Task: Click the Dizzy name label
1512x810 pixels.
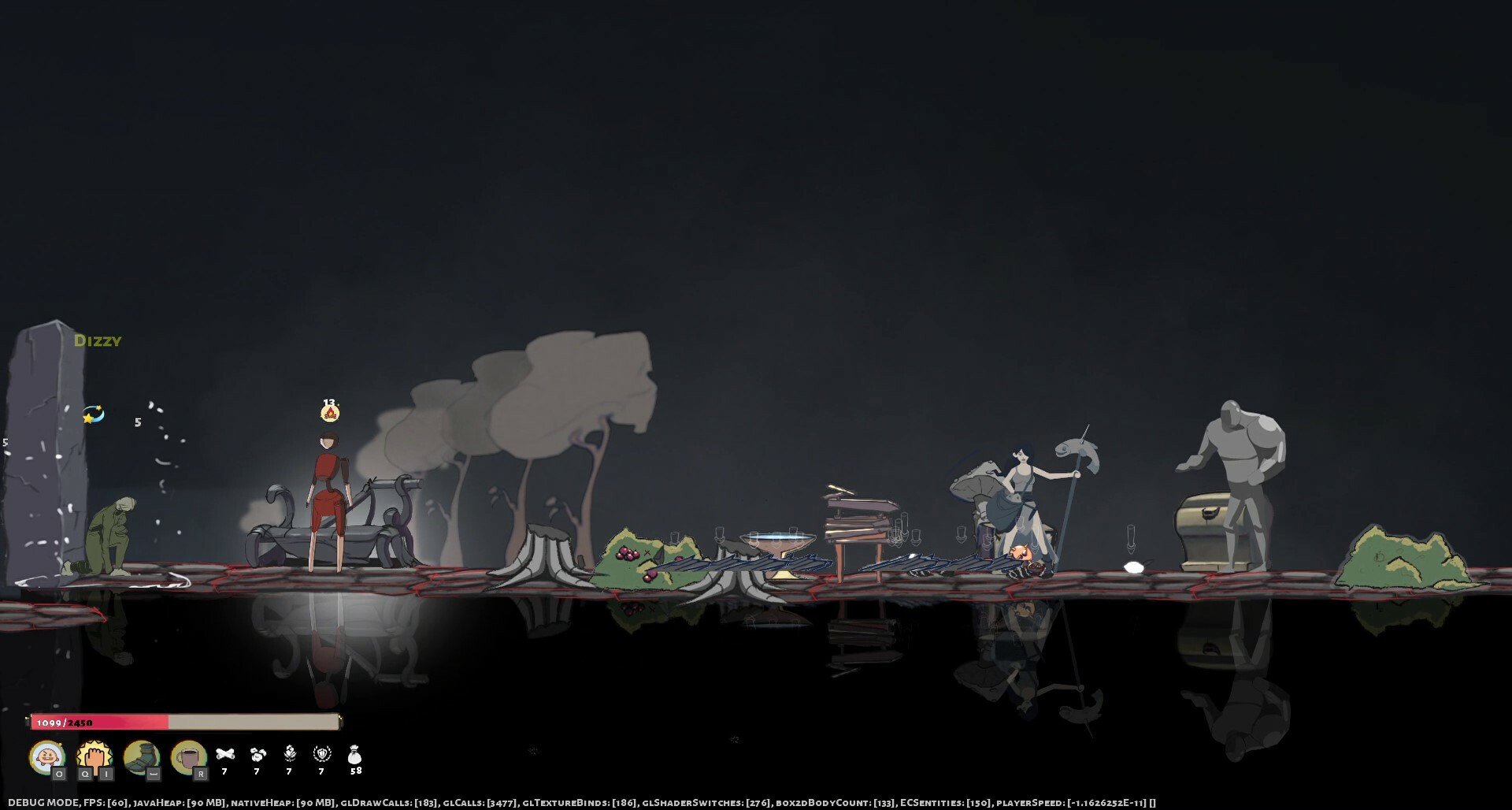Action: point(98,342)
